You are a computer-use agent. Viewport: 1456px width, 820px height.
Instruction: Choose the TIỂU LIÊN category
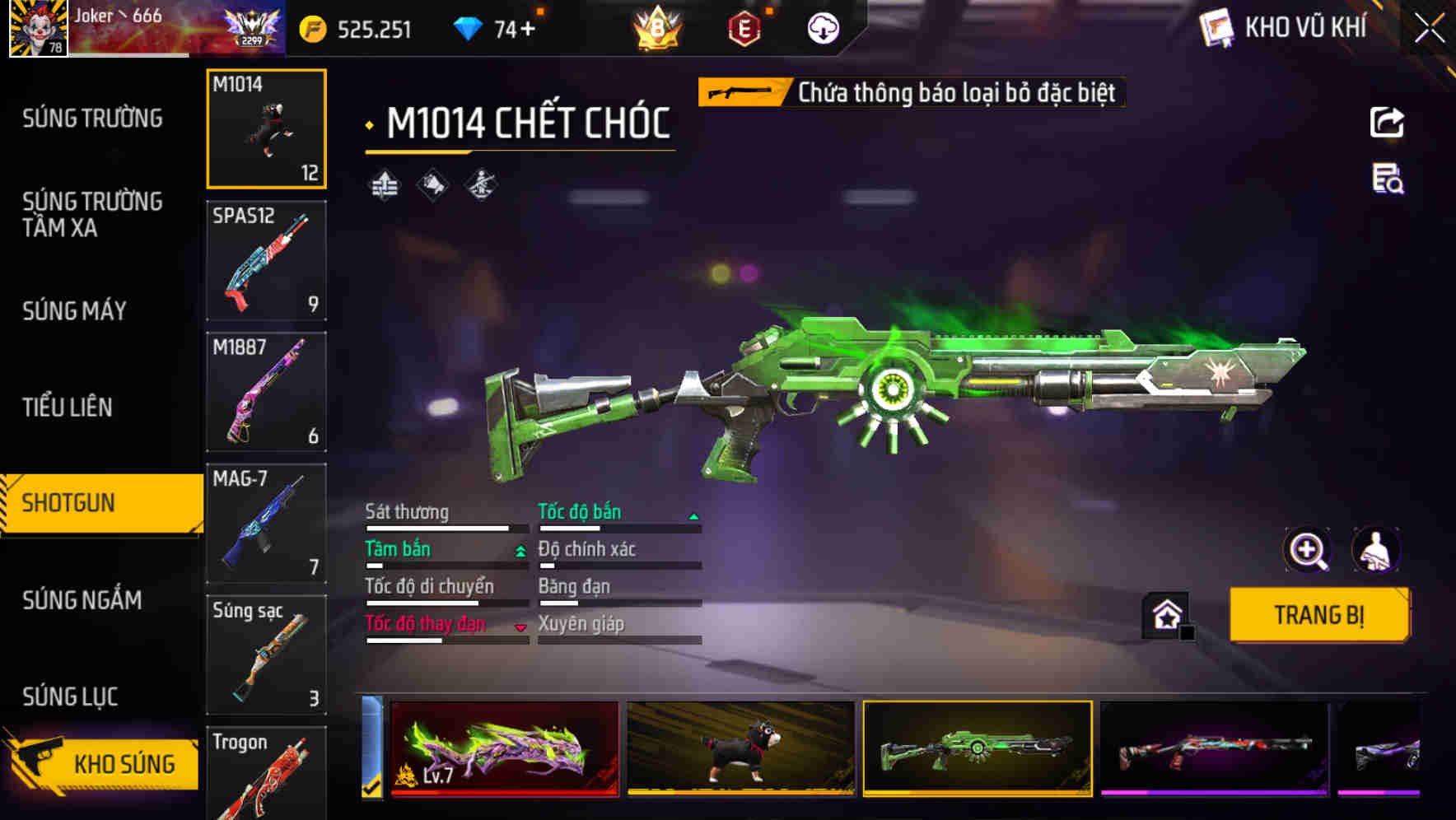(68, 407)
